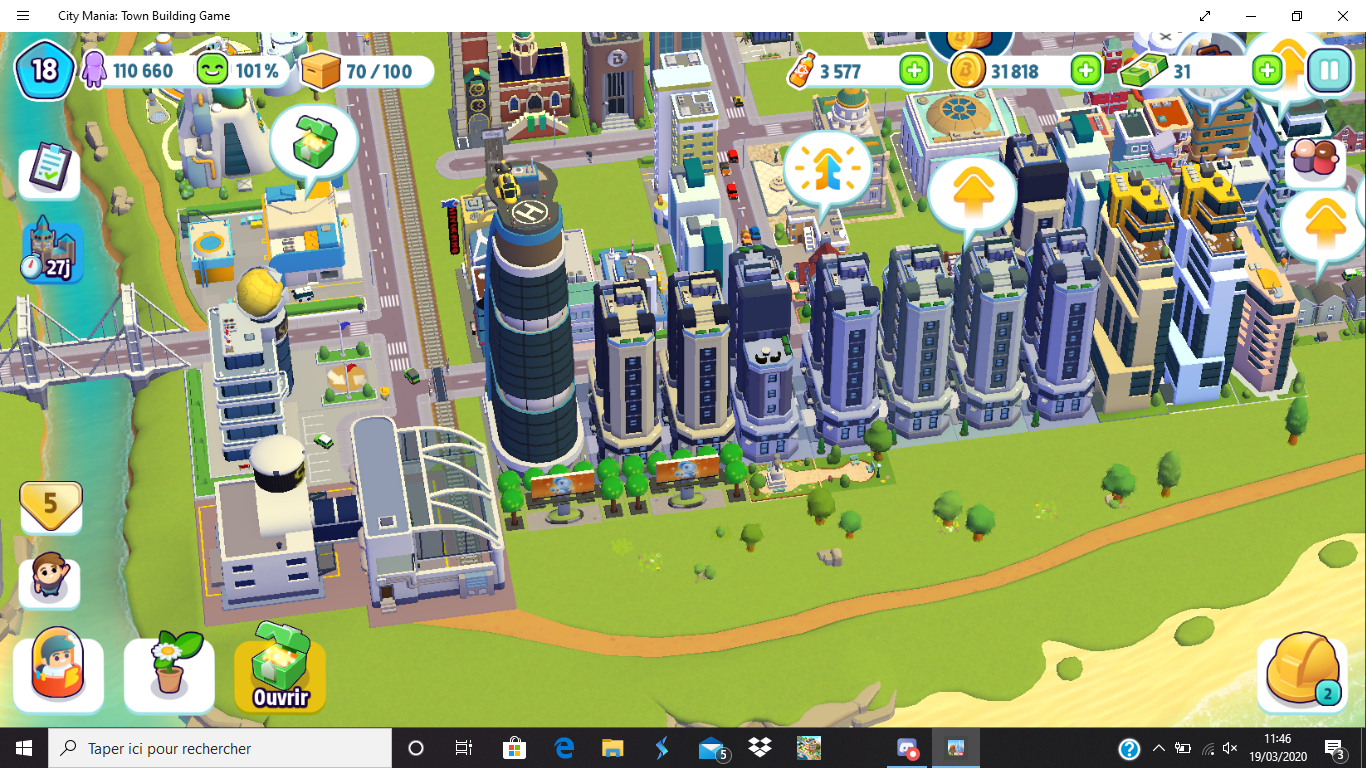Open the yellow hard hat construction menu
Image resolution: width=1366 pixels, height=768 pixels.
[1303, 673]
